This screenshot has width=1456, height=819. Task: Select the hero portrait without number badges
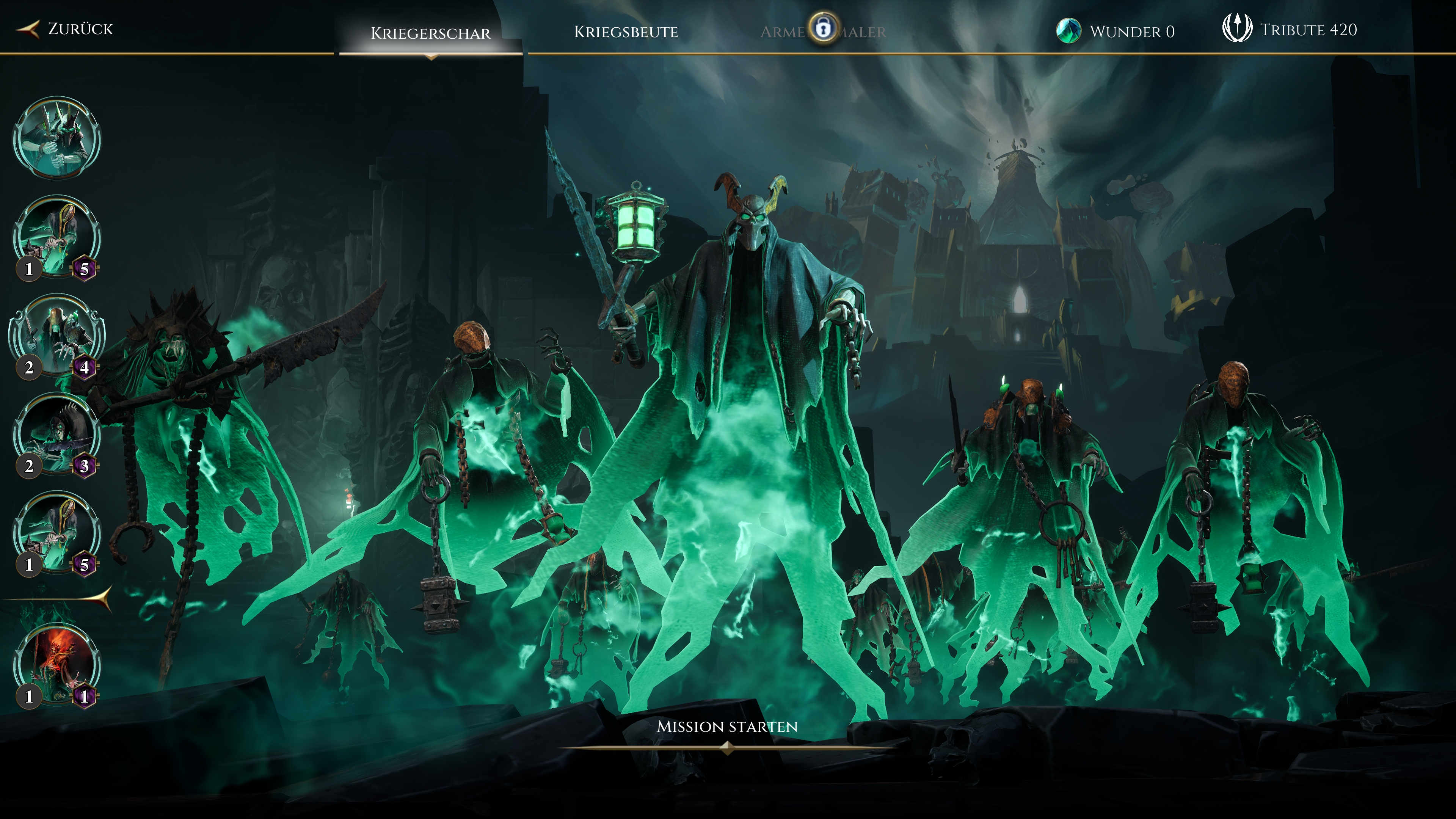click(x=56, y=138)
